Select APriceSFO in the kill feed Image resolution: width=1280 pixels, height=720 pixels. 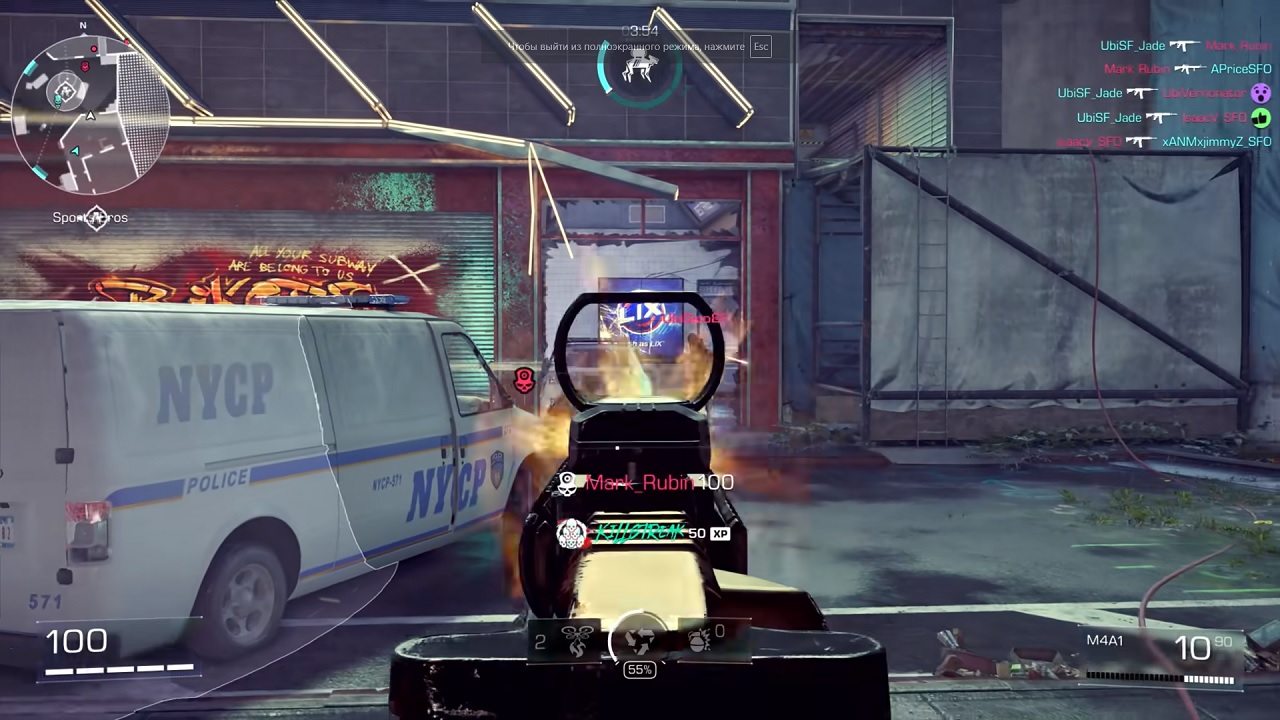1241,69
